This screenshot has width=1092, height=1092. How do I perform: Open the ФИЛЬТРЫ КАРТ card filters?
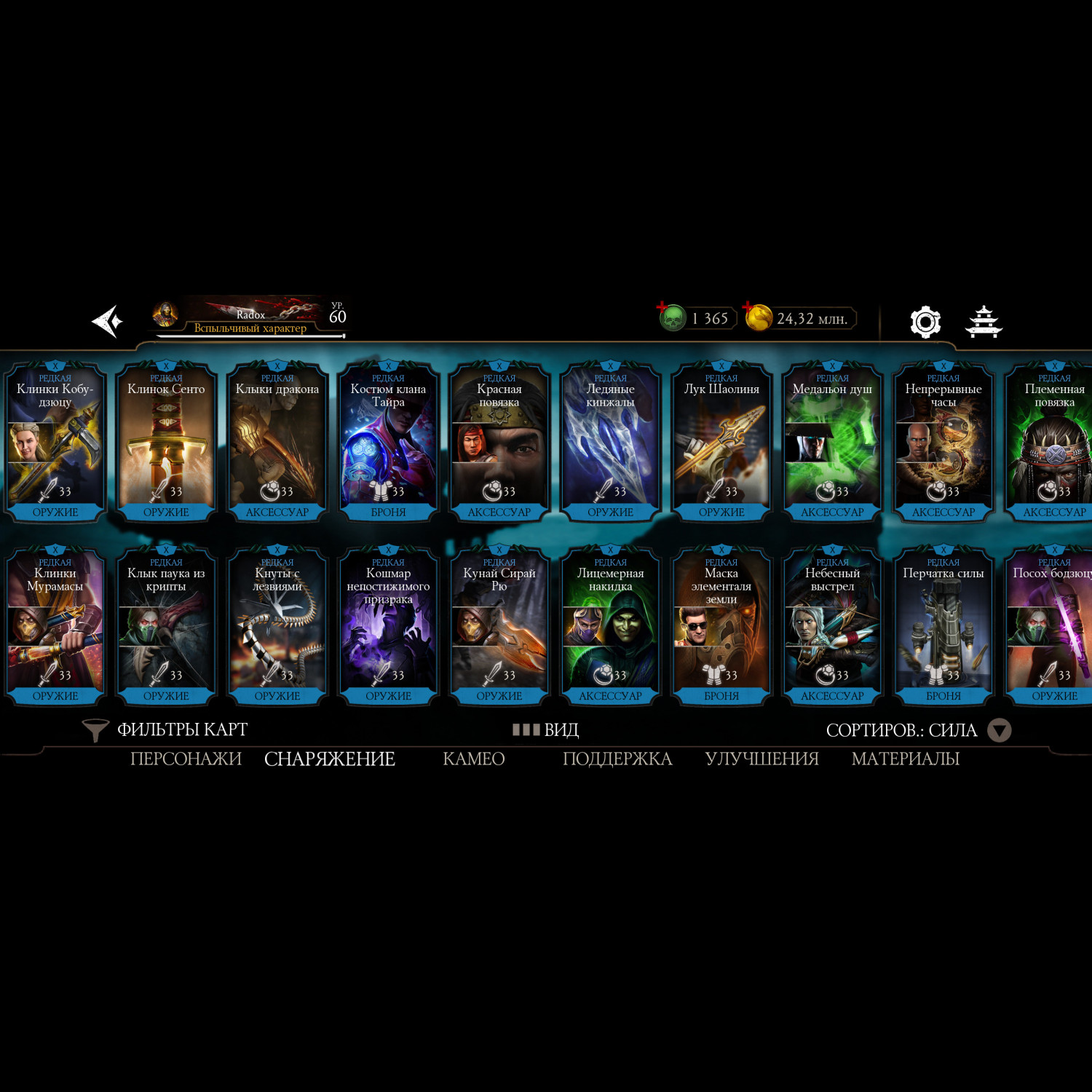[x=166, y=729]
